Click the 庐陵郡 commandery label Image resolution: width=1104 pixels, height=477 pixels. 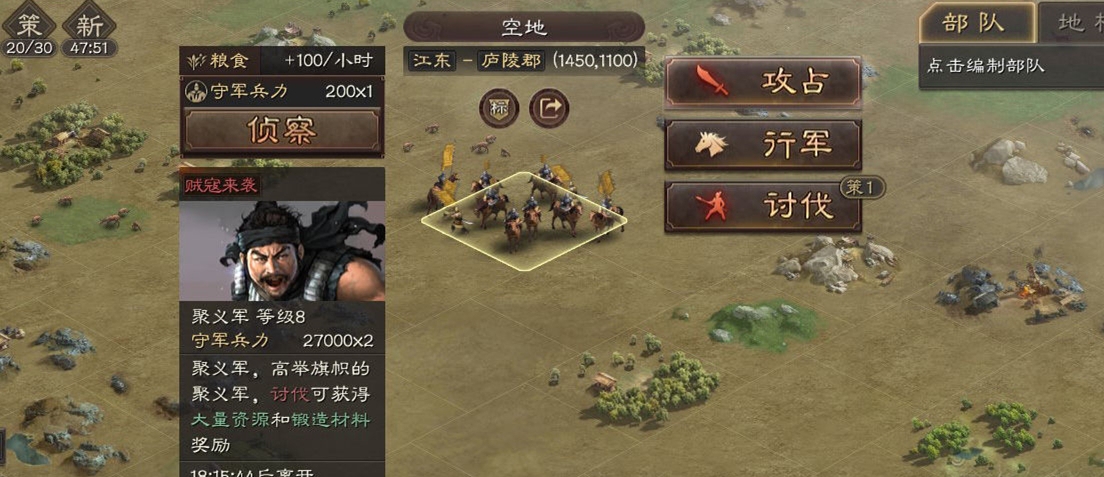point(508,61)
